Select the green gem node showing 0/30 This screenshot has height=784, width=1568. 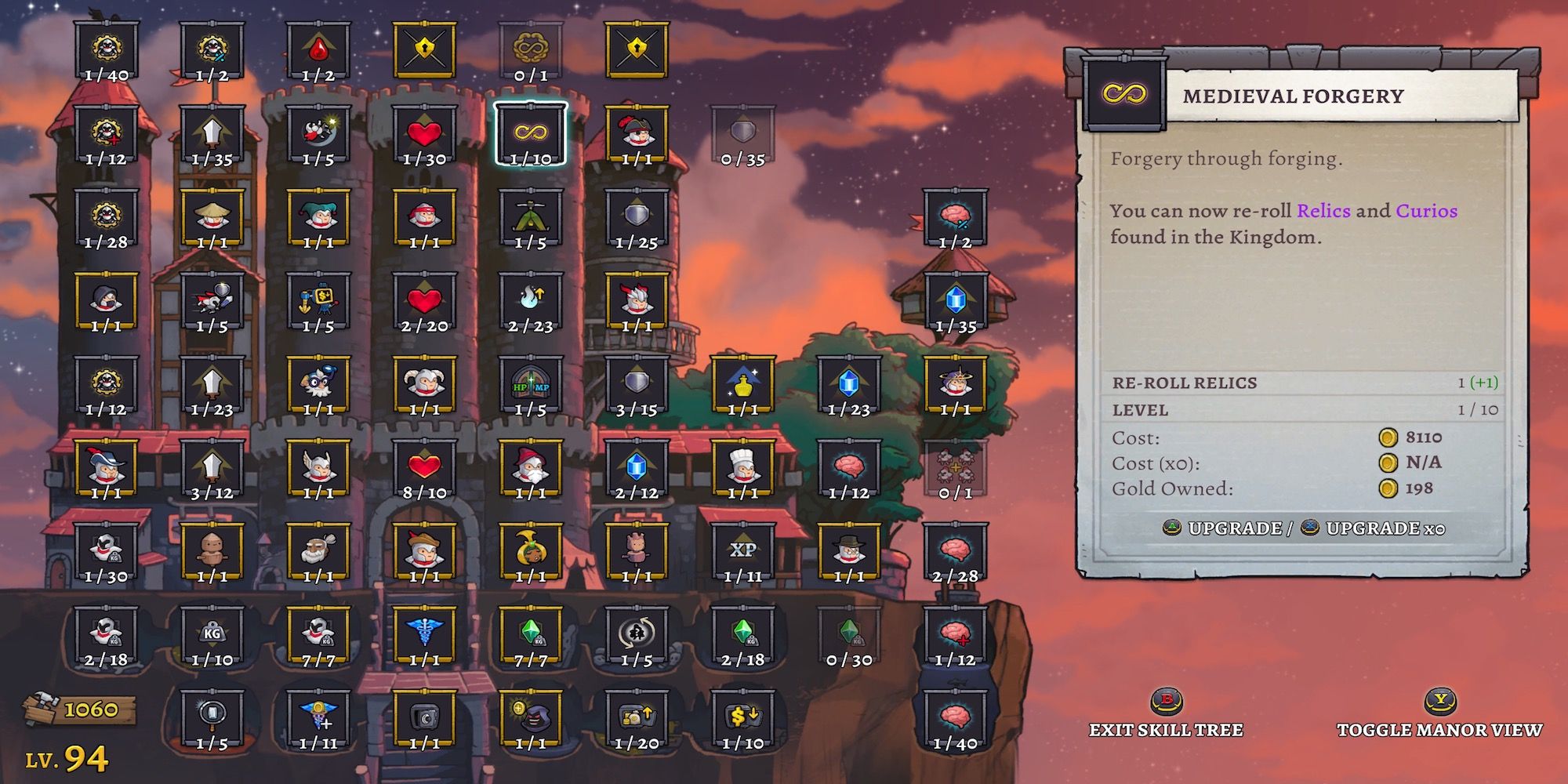pyautogui.click(x=848, y=635)
